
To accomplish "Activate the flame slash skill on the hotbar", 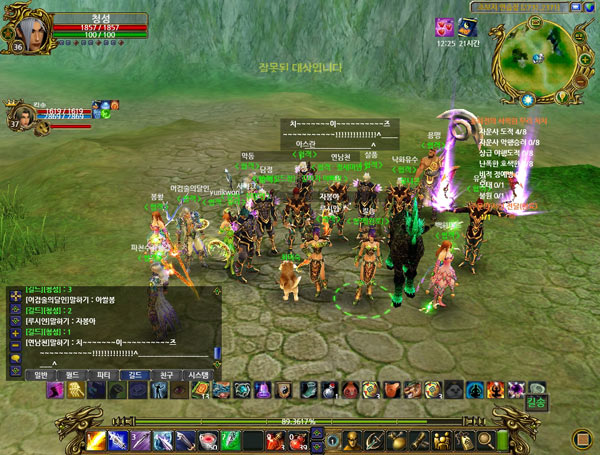I will (96, 440).
